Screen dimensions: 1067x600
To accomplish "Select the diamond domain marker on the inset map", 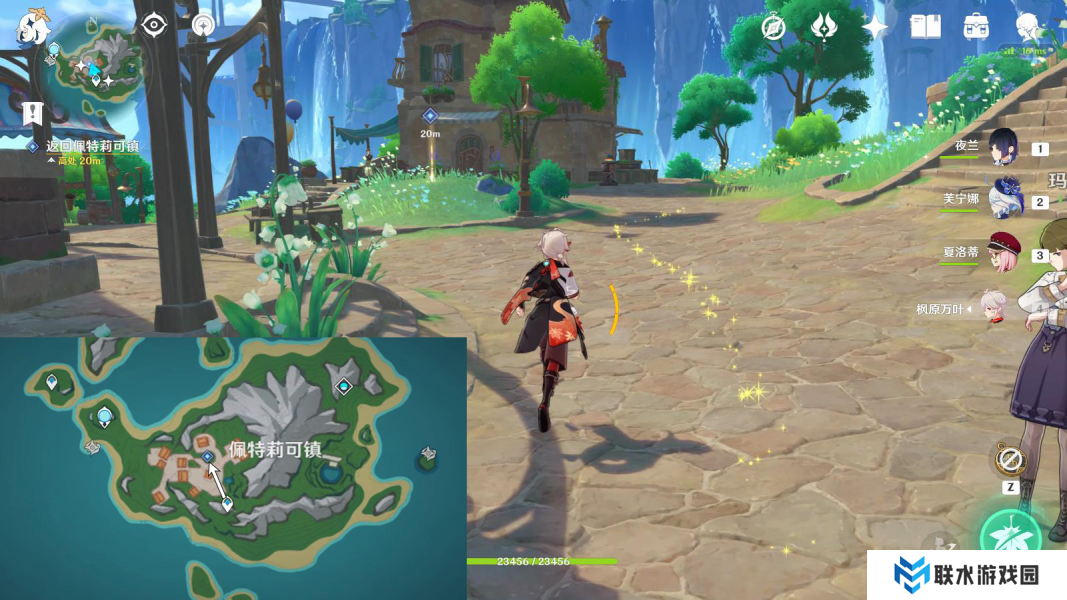I will click(345, 386).
